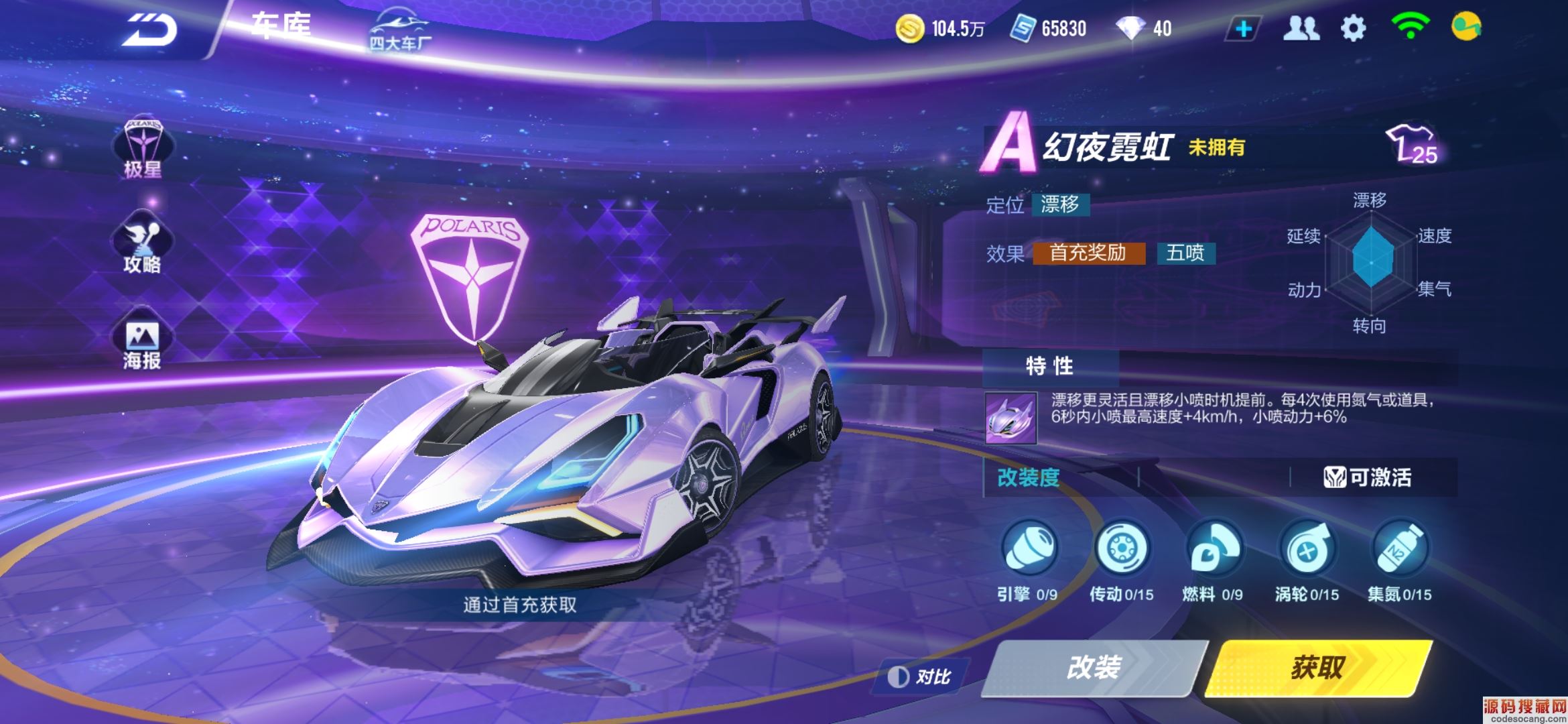Go back using the return arrow

(149, 30)
